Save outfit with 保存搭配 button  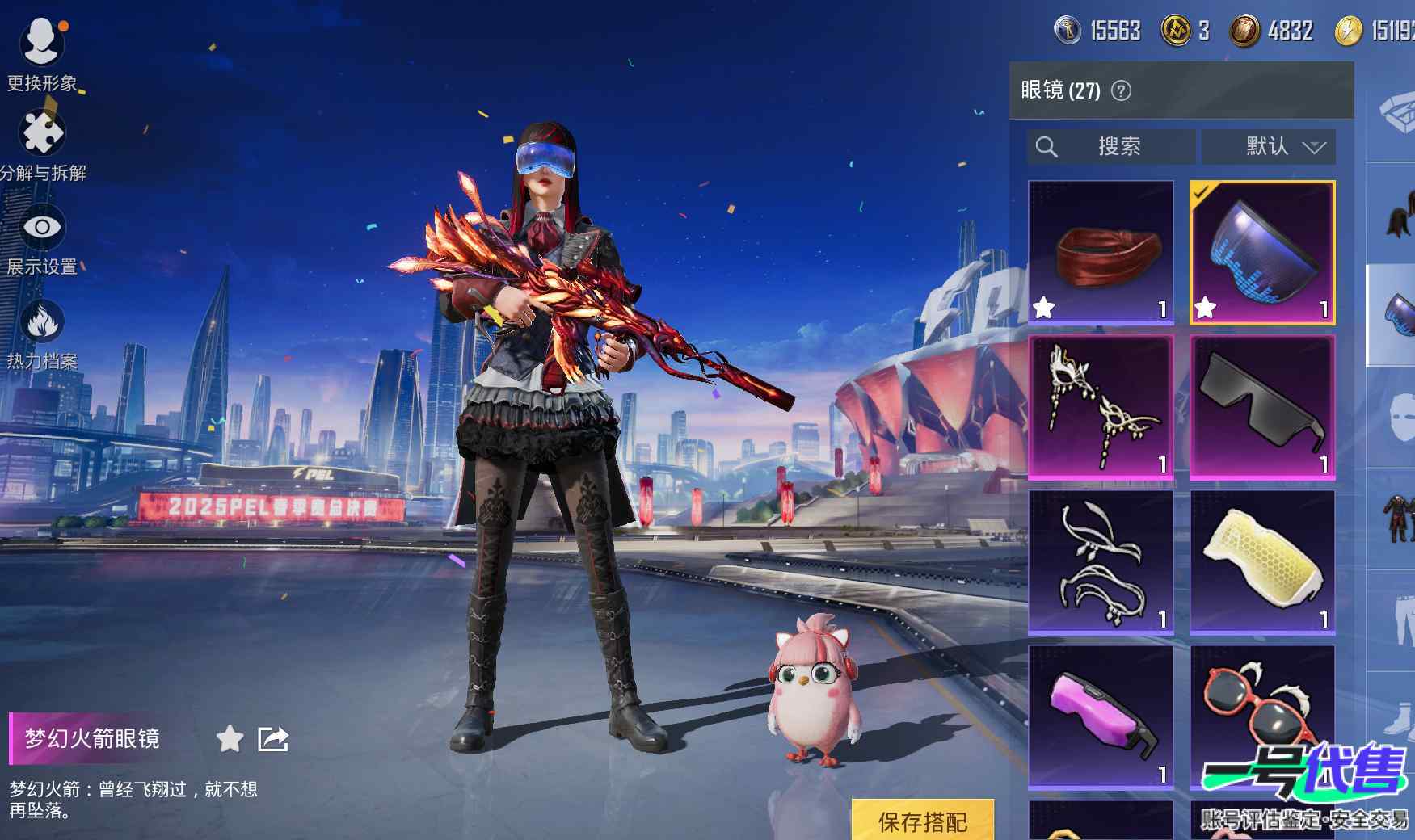tap(923, 821)
